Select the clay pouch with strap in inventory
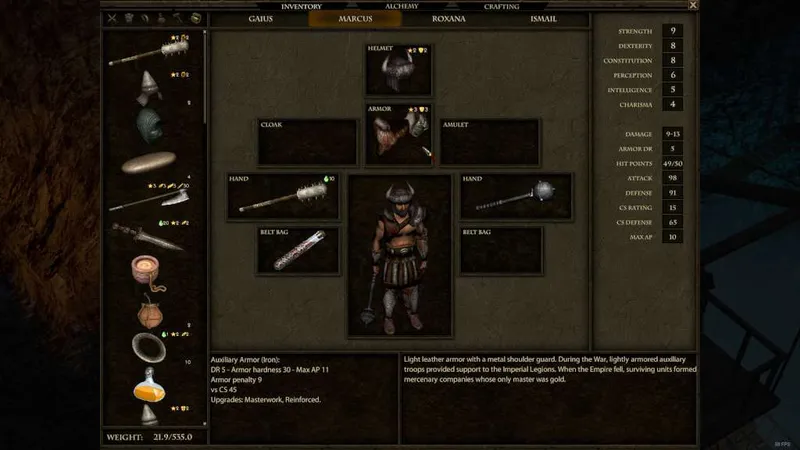The height and width of the screenshot is (450, 800). 150,310
